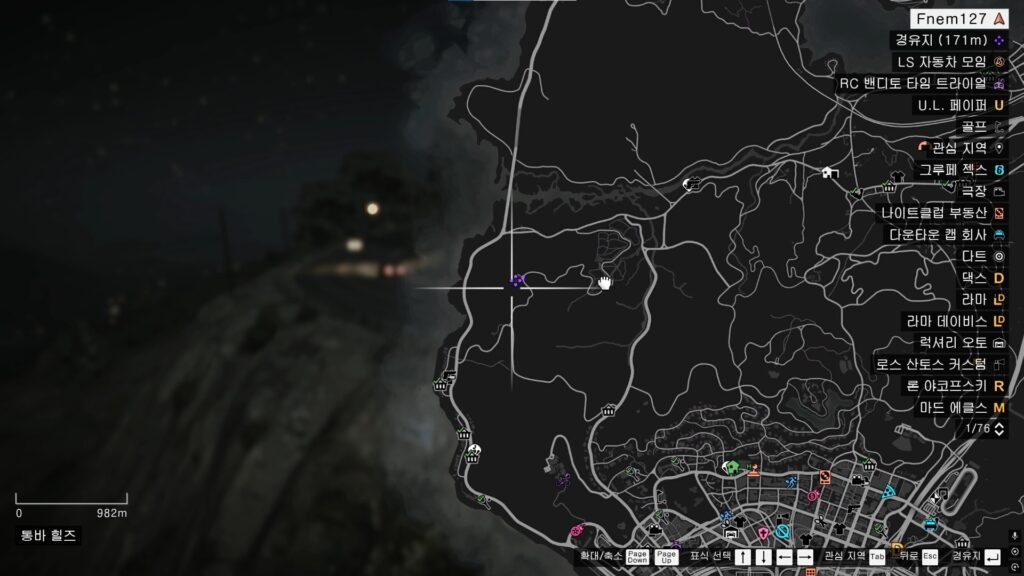The image size is (1024, 576).
Task: Select the Fnem127 player entry
Action: tap(958, 18)
